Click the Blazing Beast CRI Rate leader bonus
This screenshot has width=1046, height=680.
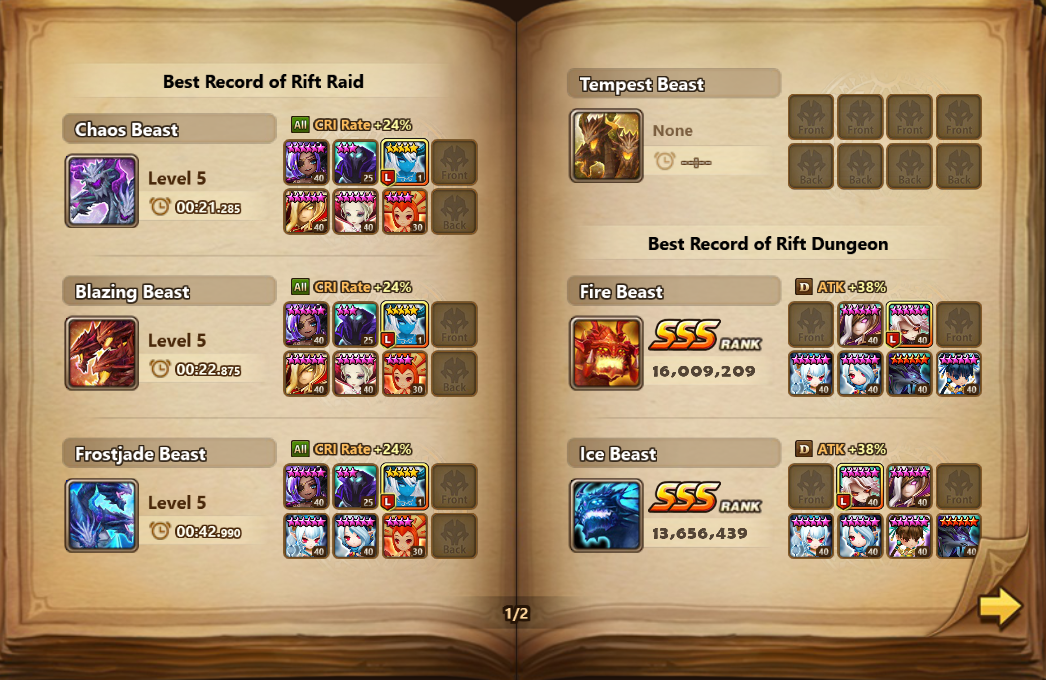click(x=351, y=287)
